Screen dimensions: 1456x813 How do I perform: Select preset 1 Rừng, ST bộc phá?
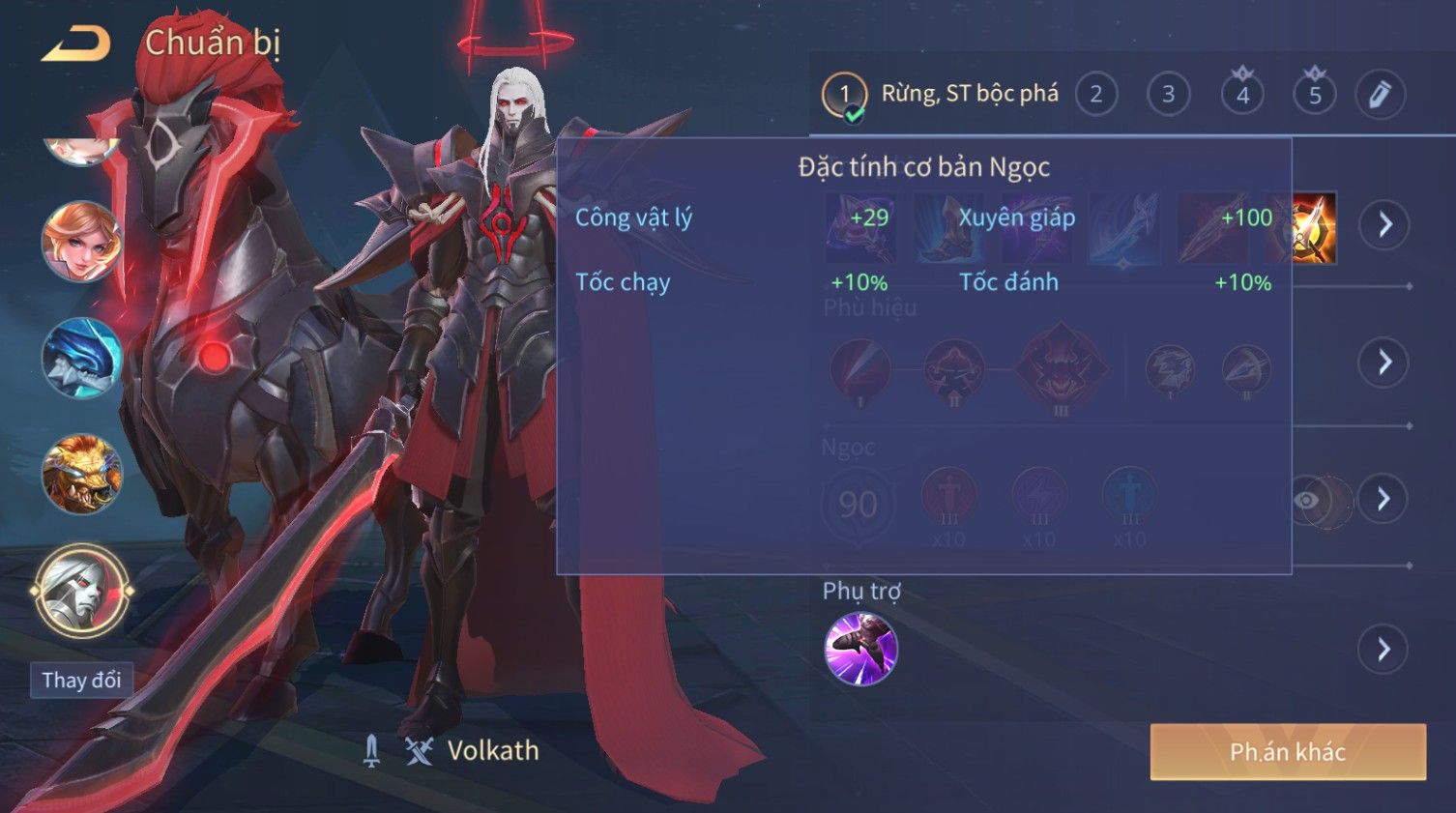pyautogui.click(x=844, y=95)
